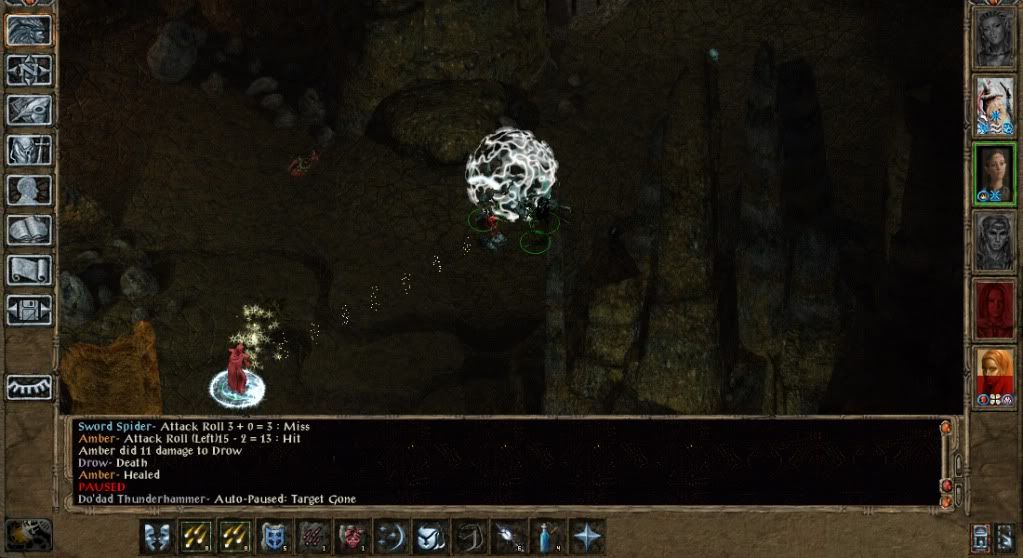Select the first golden missile volley slot
The image size is (1023, 558).
coord(195,536)
